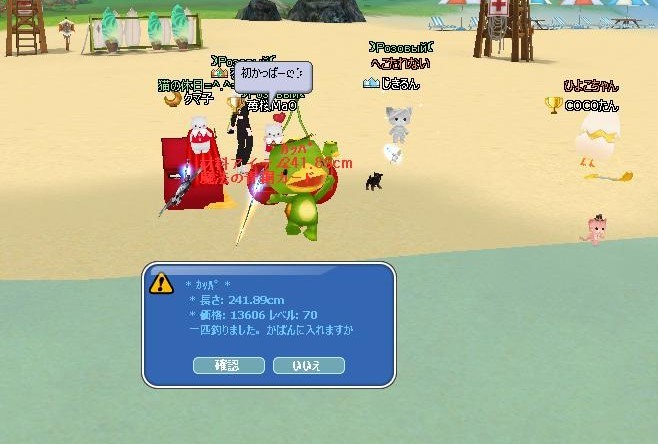The width and height of the screenshot is (658, 444).
Task: Confirm with the 確認 button
Action: [228, 366]
